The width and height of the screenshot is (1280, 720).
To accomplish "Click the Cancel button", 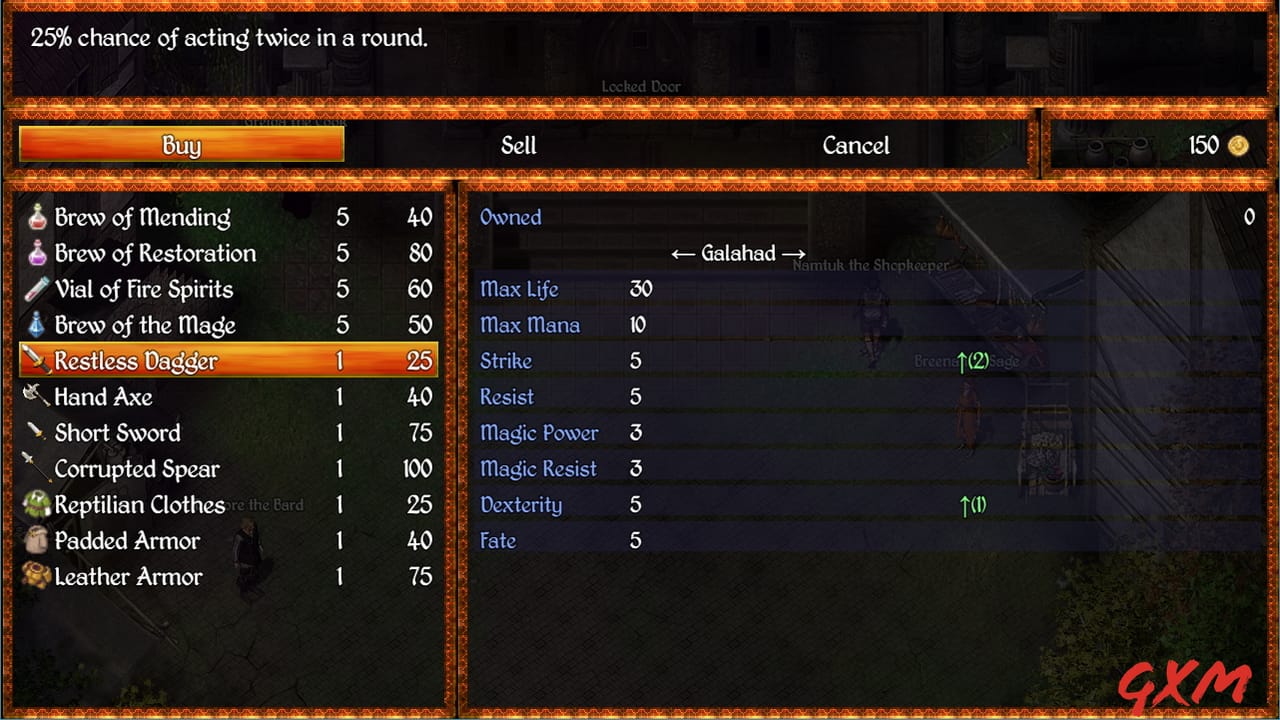I will [856, 145].
